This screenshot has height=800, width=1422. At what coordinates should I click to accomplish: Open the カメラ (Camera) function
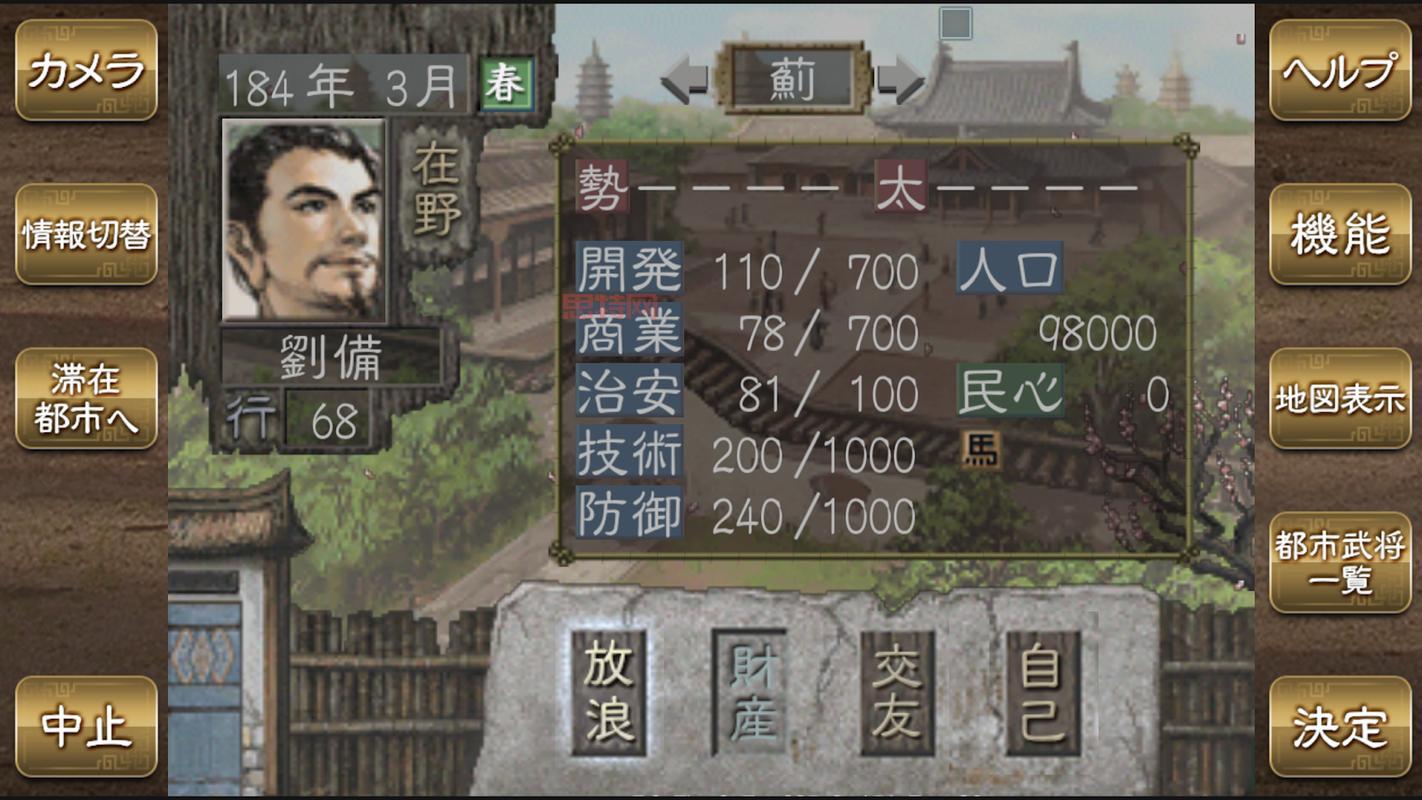coord(83,71)
